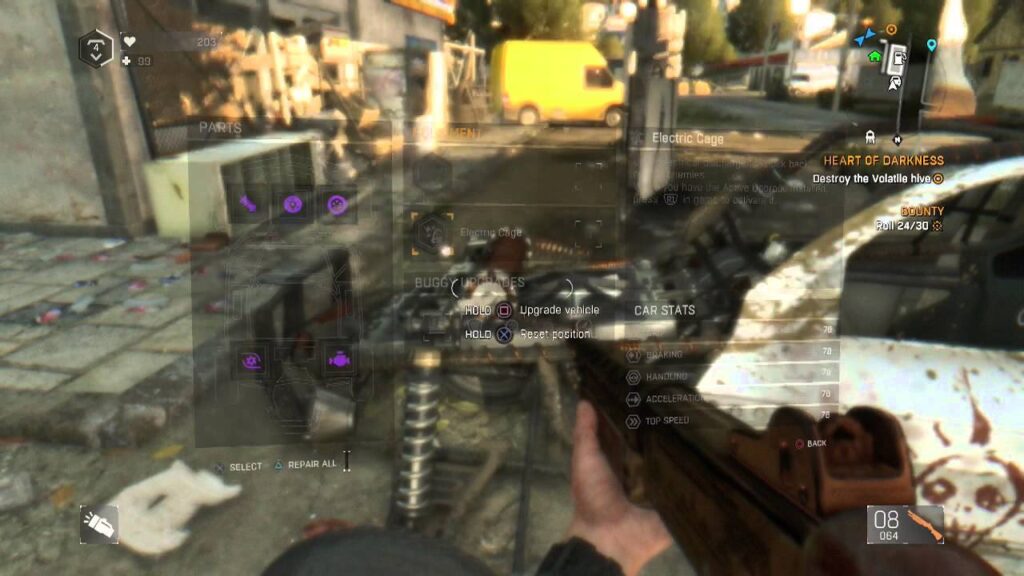
Task: Toggle the flashlight icon
Action: [x=100, y=523]
